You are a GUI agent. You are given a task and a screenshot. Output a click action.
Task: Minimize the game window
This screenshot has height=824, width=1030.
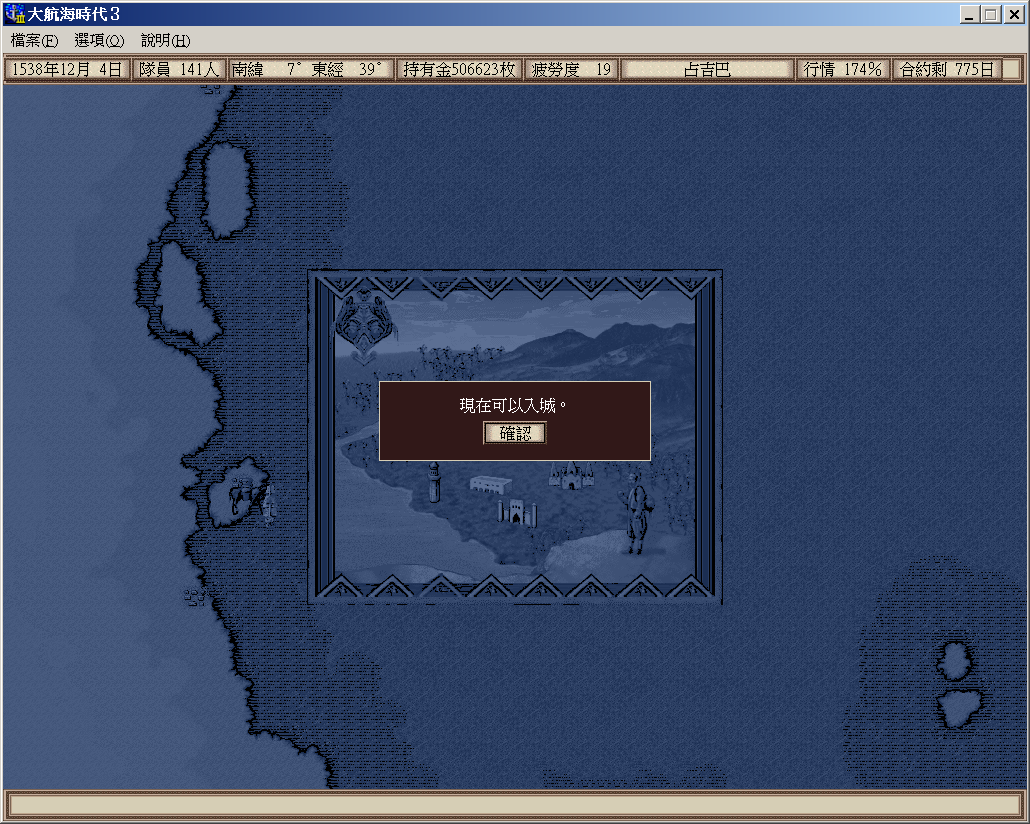pos(970,15)
